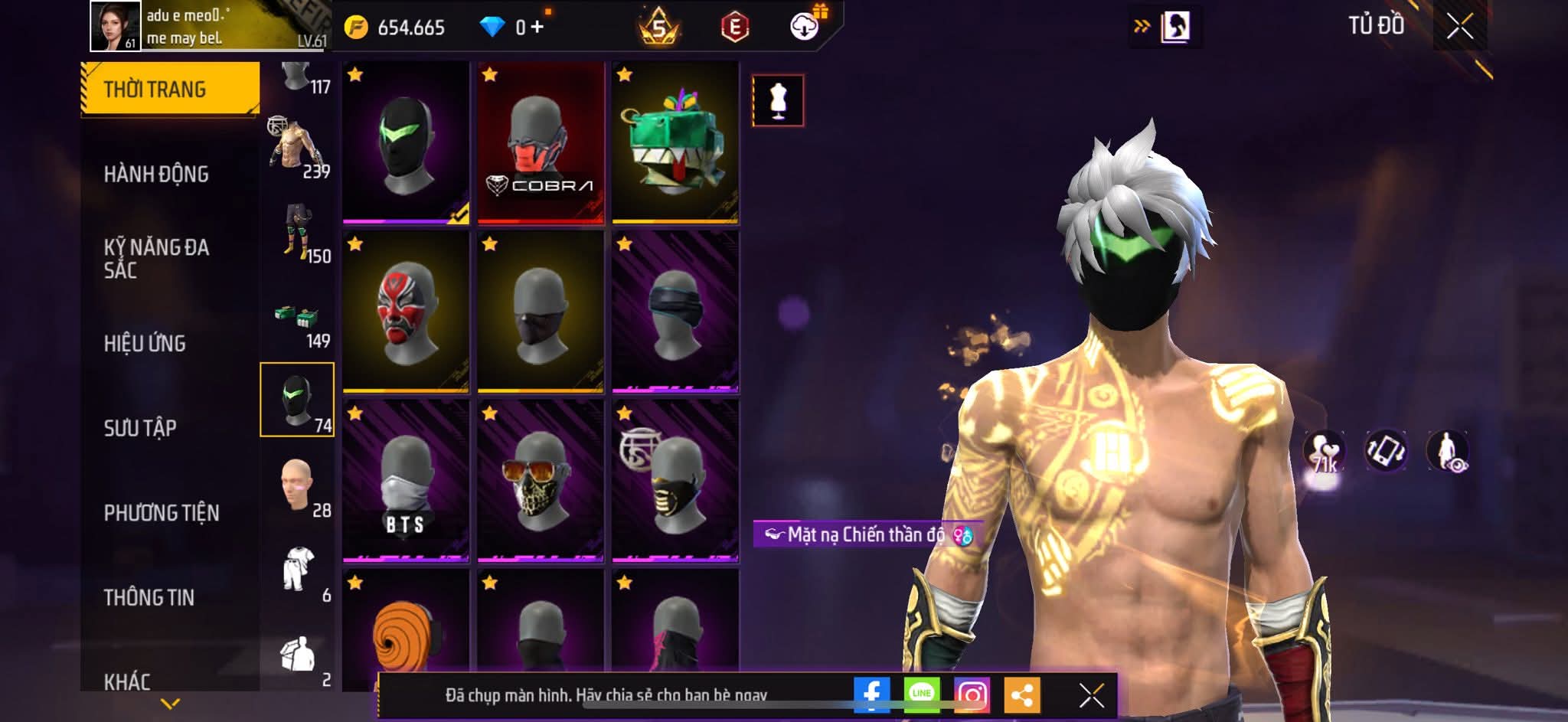Dismiss the screenshot share banner
The width and height of the screenshot is (1568, 722).
[1091, 695]
